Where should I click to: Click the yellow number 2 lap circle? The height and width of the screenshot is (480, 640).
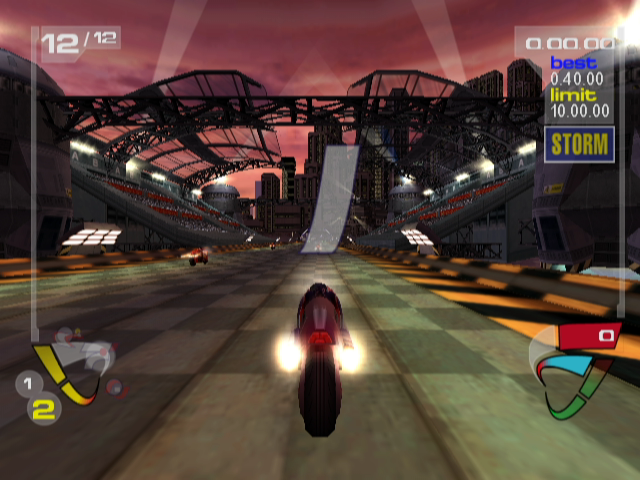[43, 407]
